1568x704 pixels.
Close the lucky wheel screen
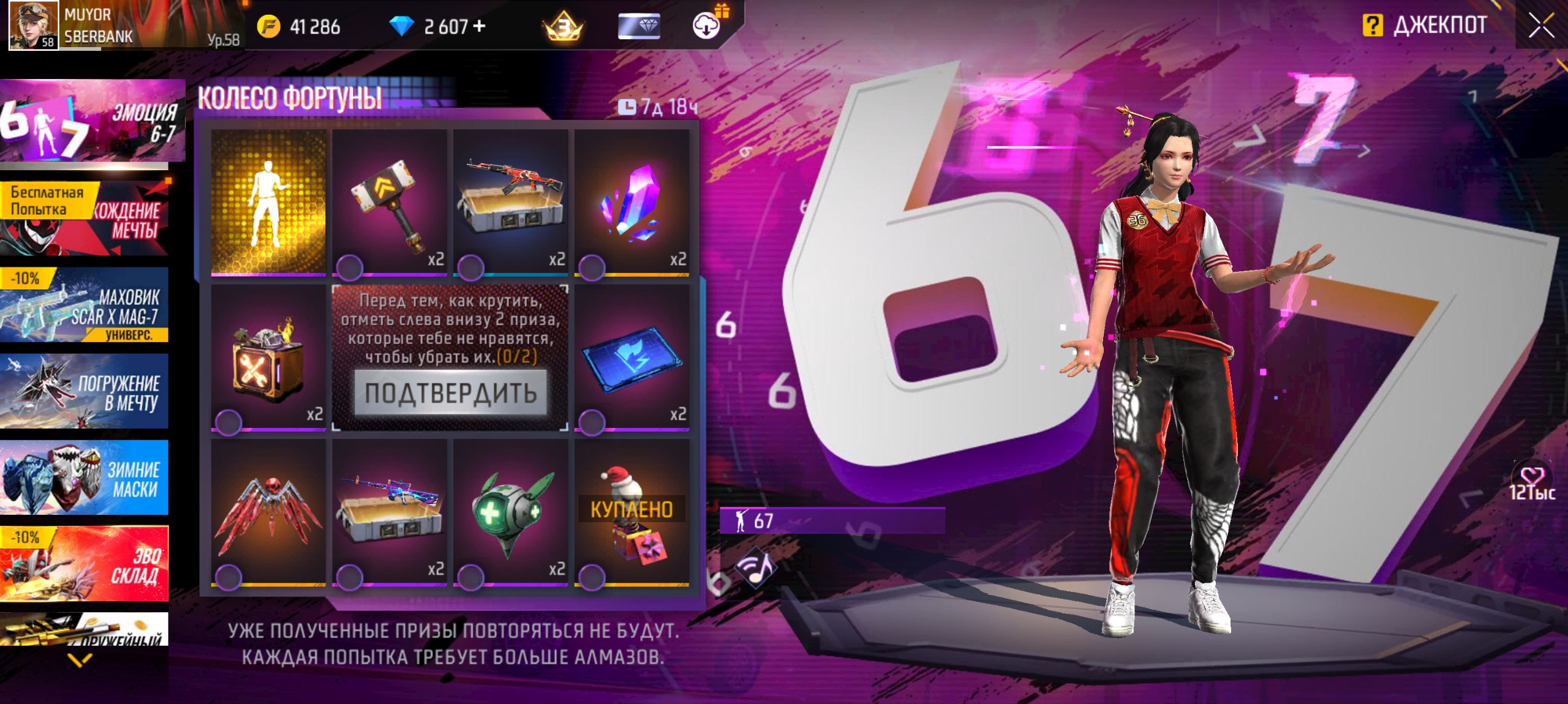pos(1541,26)
